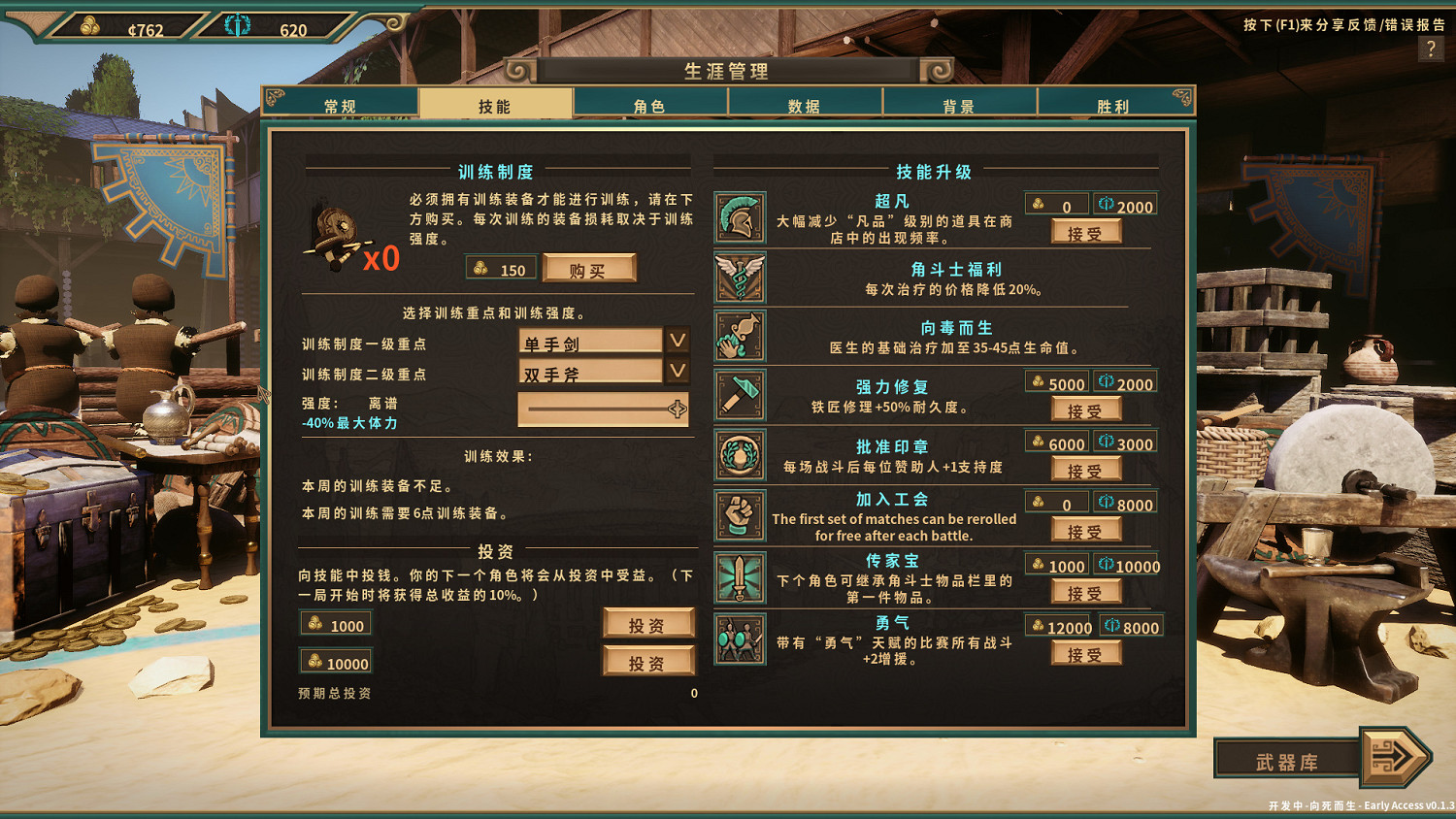Switch to the 角色 tab

(651, 103)
